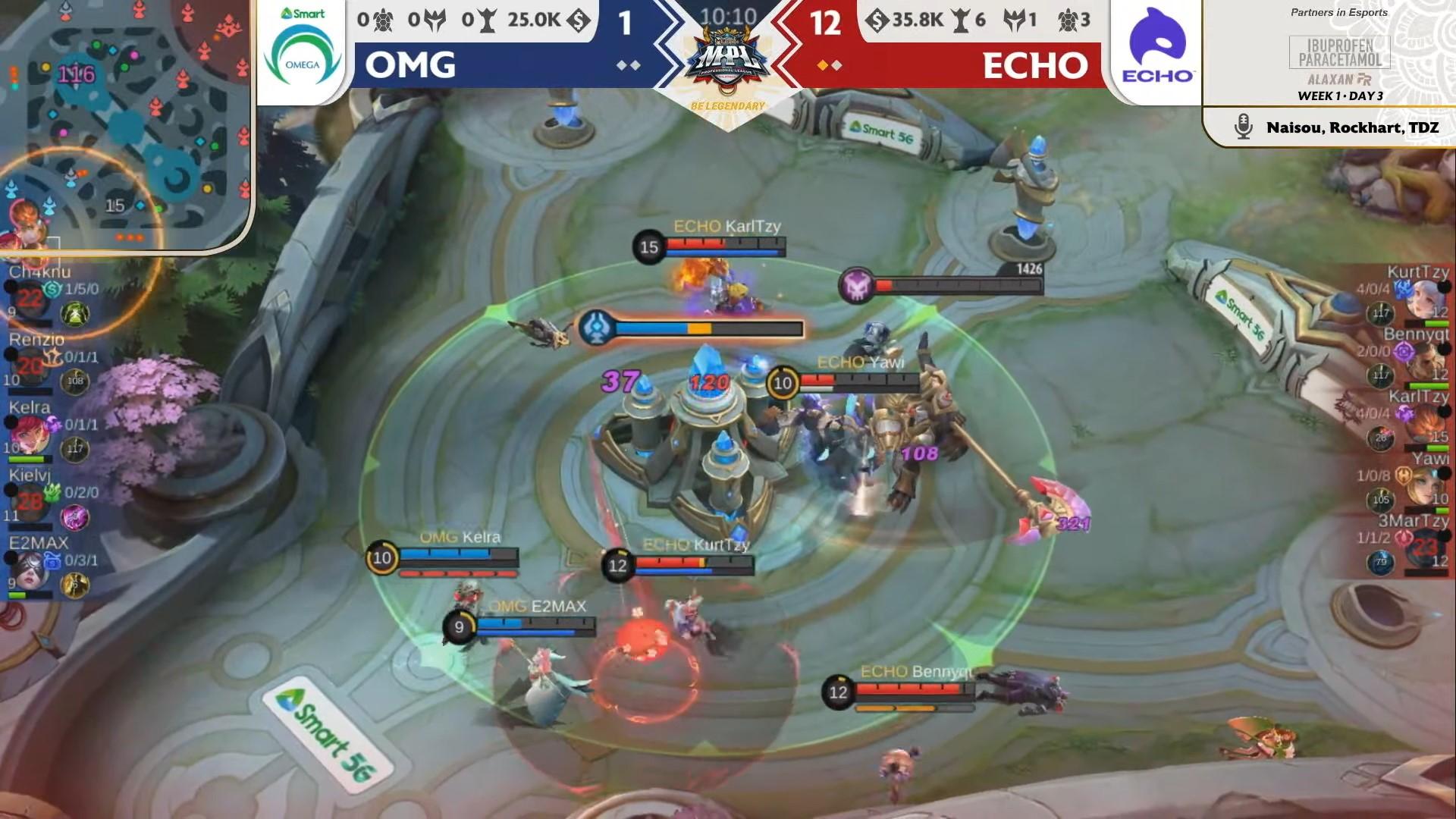The image size is (1456, 819).
Task: Pick Kielvj's hero portrait
Action: [x=30, y=502]
